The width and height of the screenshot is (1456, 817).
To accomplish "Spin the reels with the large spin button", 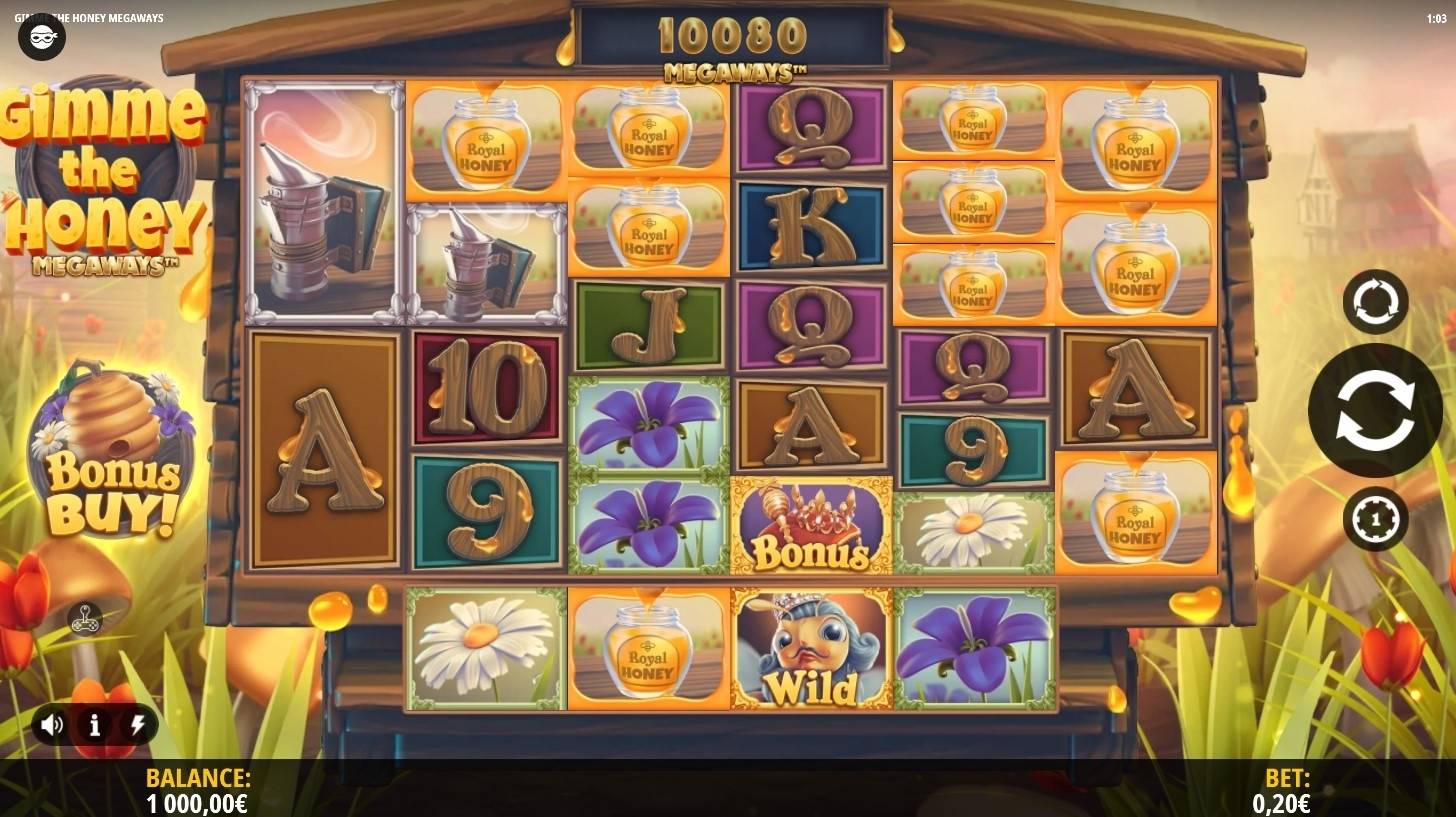I will 1374,409.
